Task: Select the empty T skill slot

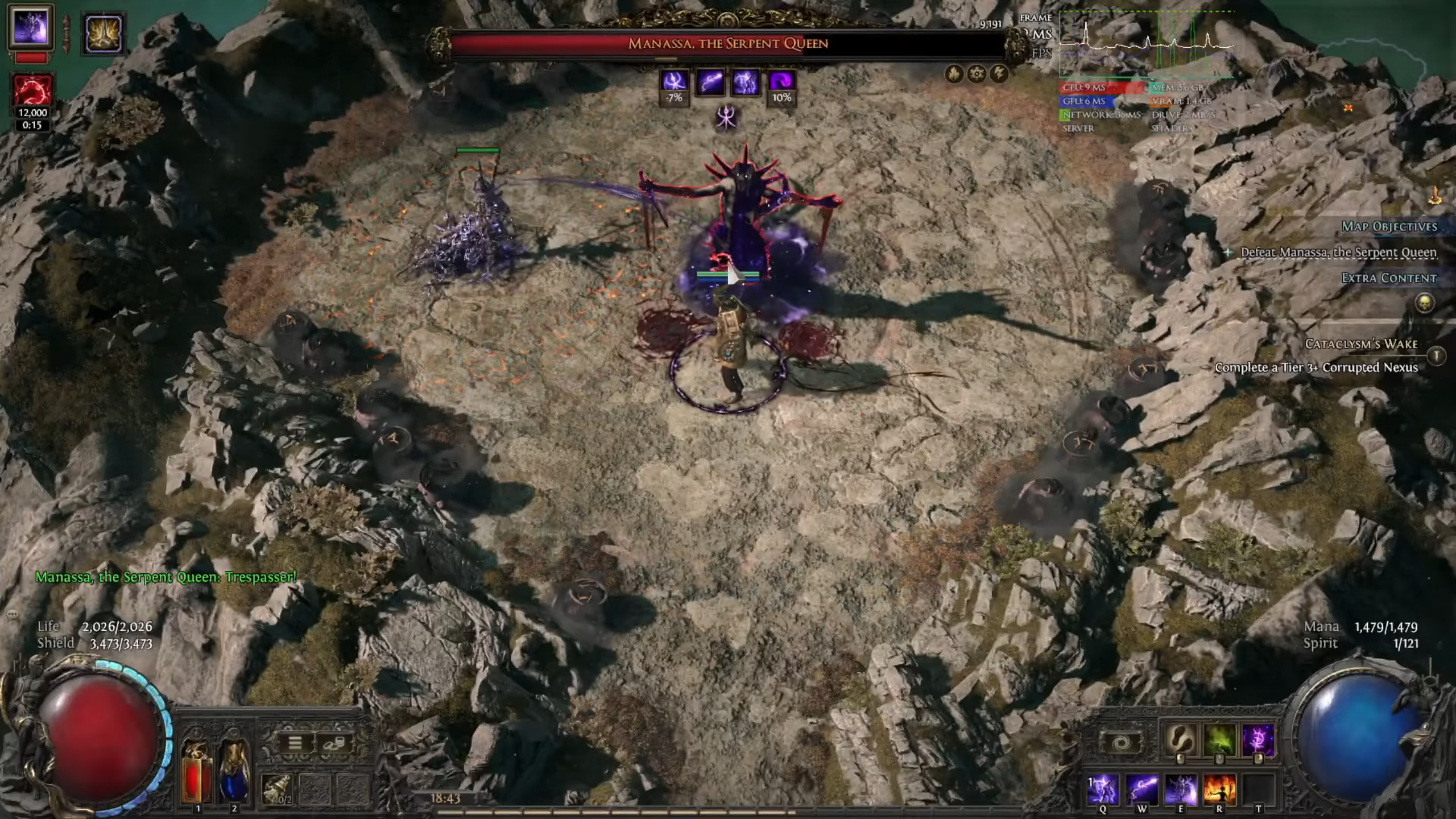Action: [1258, 789]
